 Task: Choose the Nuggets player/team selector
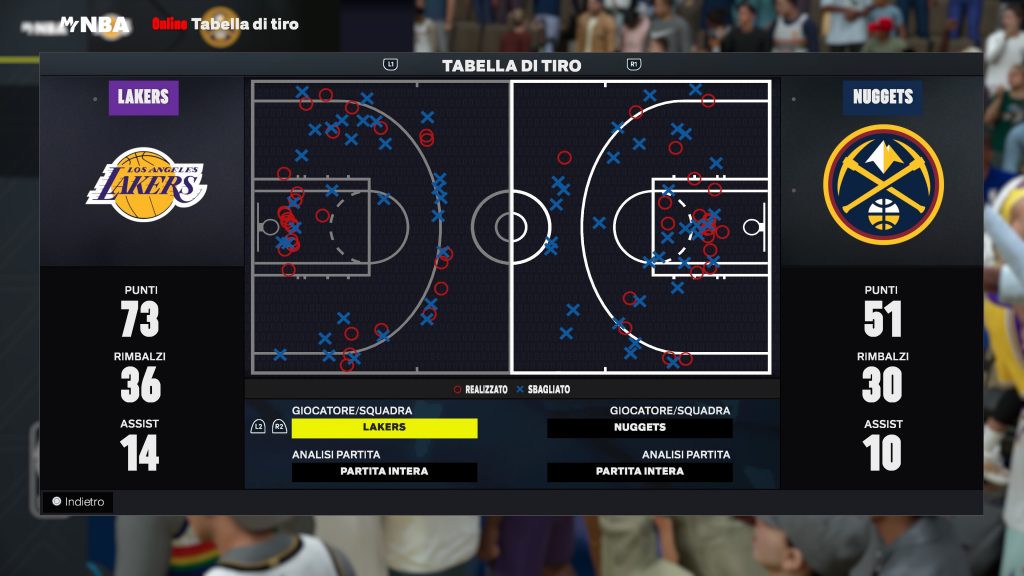pyautogui.click(x=640, y=428)
